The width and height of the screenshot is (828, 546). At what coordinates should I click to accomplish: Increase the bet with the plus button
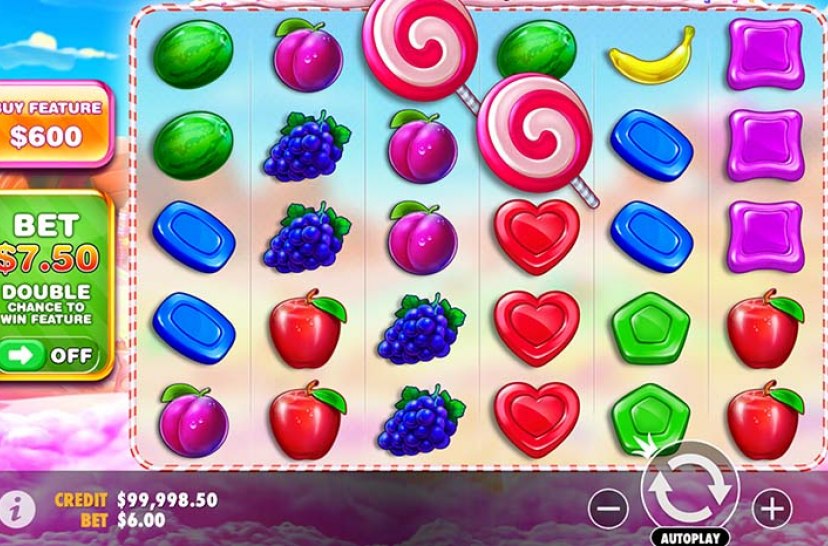(x=770, y=509)
